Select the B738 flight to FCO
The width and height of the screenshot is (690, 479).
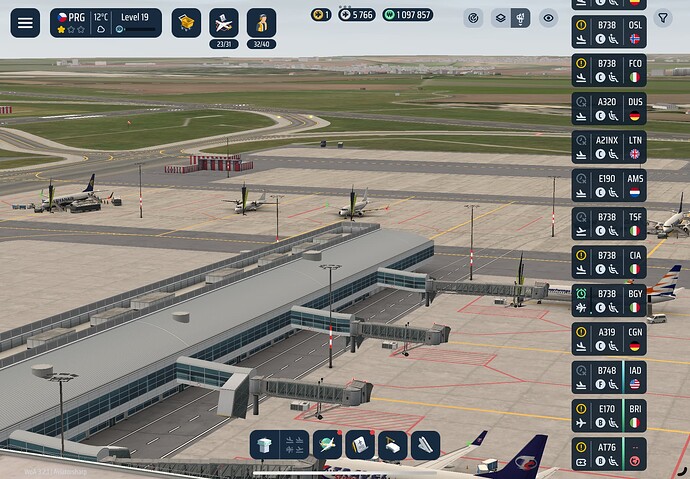[x=609, y=70]
